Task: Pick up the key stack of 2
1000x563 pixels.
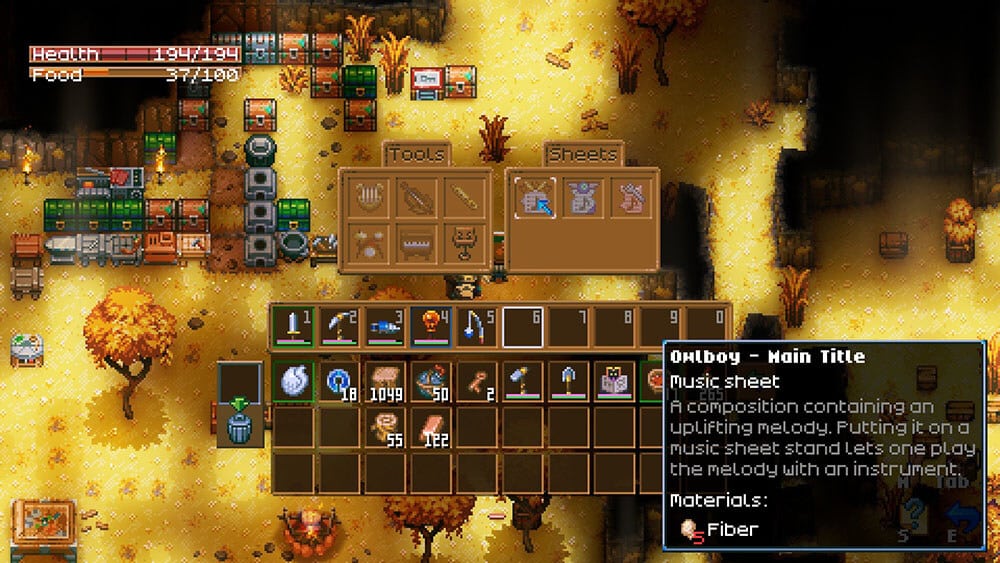Action: (477, 381)
